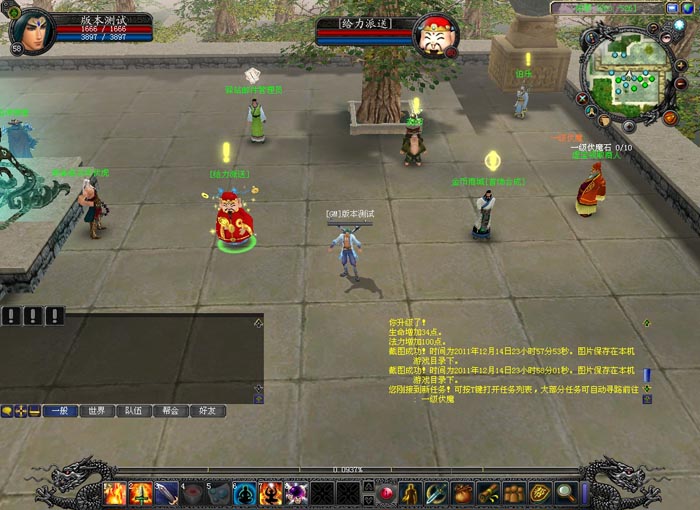Open the bag pouch icon on the bottom bar
This screenshot has height=510, width=700.
click(462, 493)
